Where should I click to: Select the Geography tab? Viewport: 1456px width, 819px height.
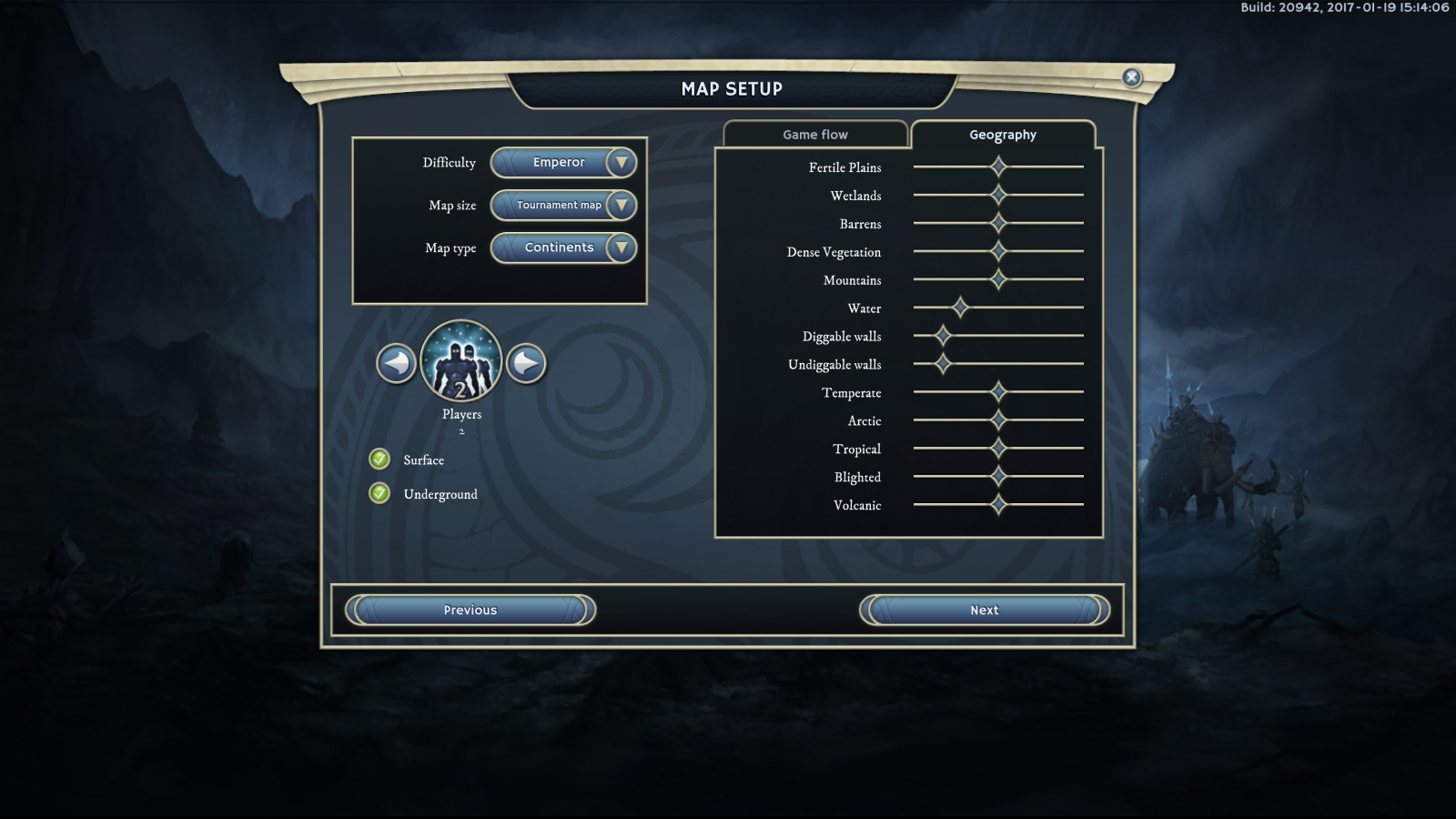point(1003,135)
